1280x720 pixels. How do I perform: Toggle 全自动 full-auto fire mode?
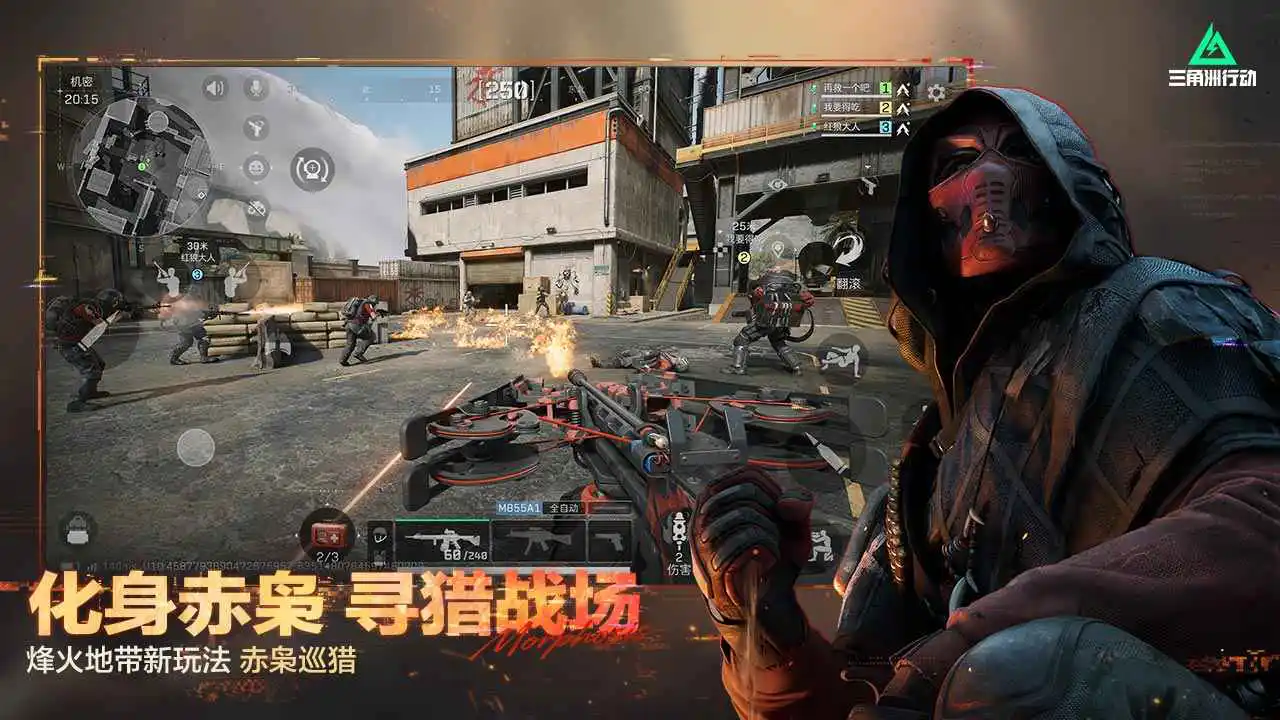coord(565,508)
